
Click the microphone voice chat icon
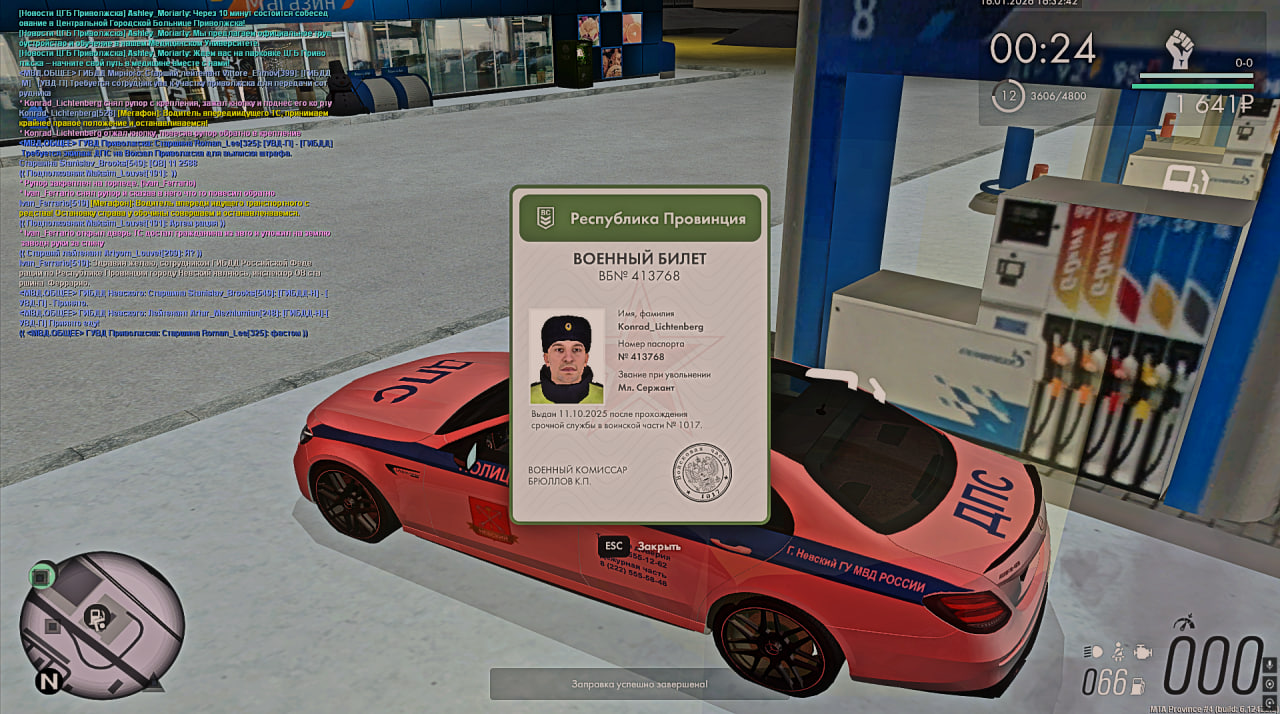point(1269,666)
